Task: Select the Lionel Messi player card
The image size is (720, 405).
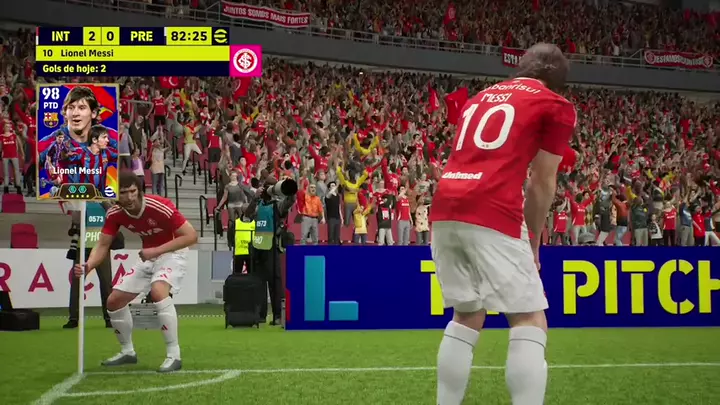Action: point(78,141)
